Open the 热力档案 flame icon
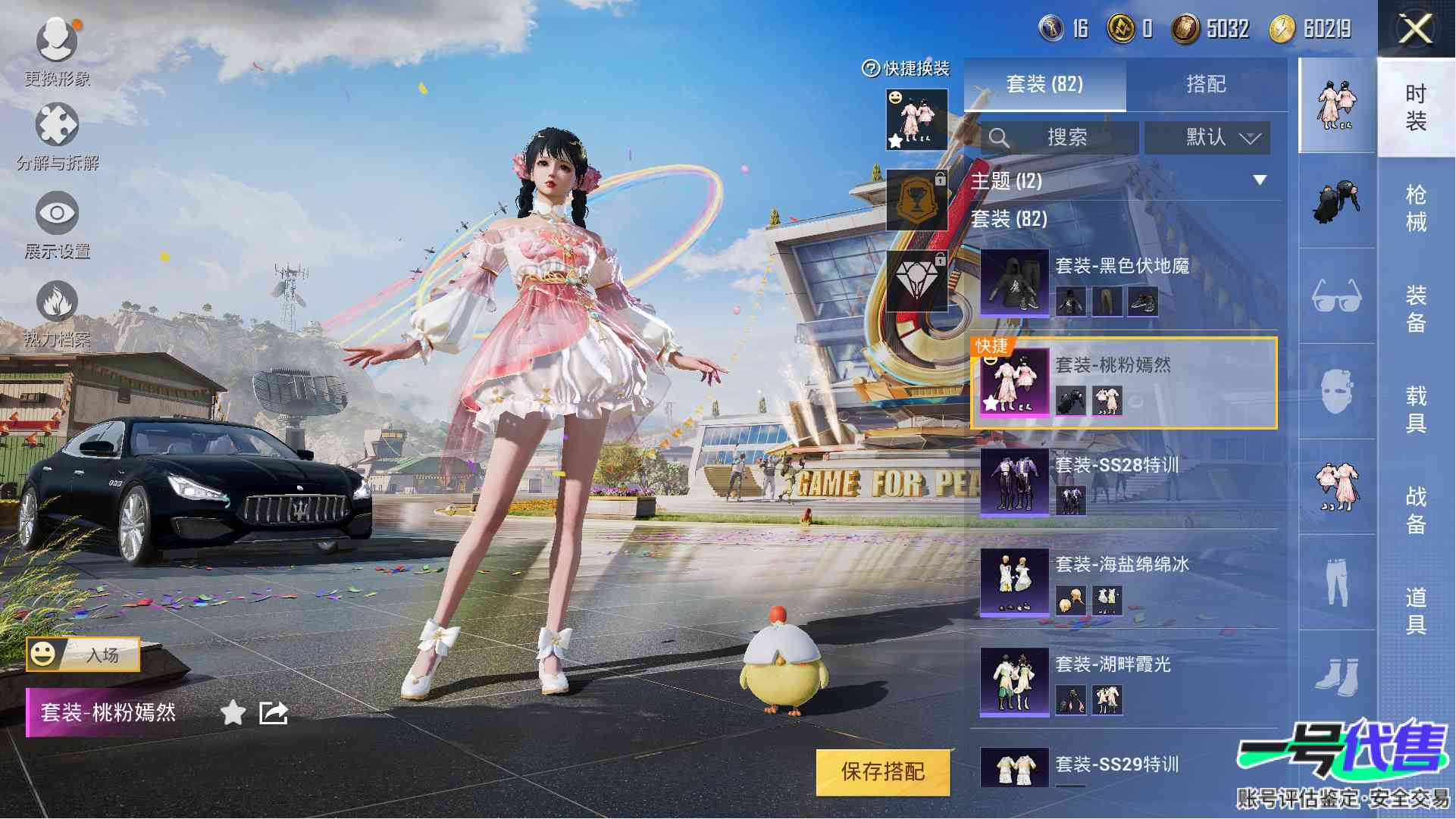The width and height of the screenshot is (1456, 819). [57, 311]
